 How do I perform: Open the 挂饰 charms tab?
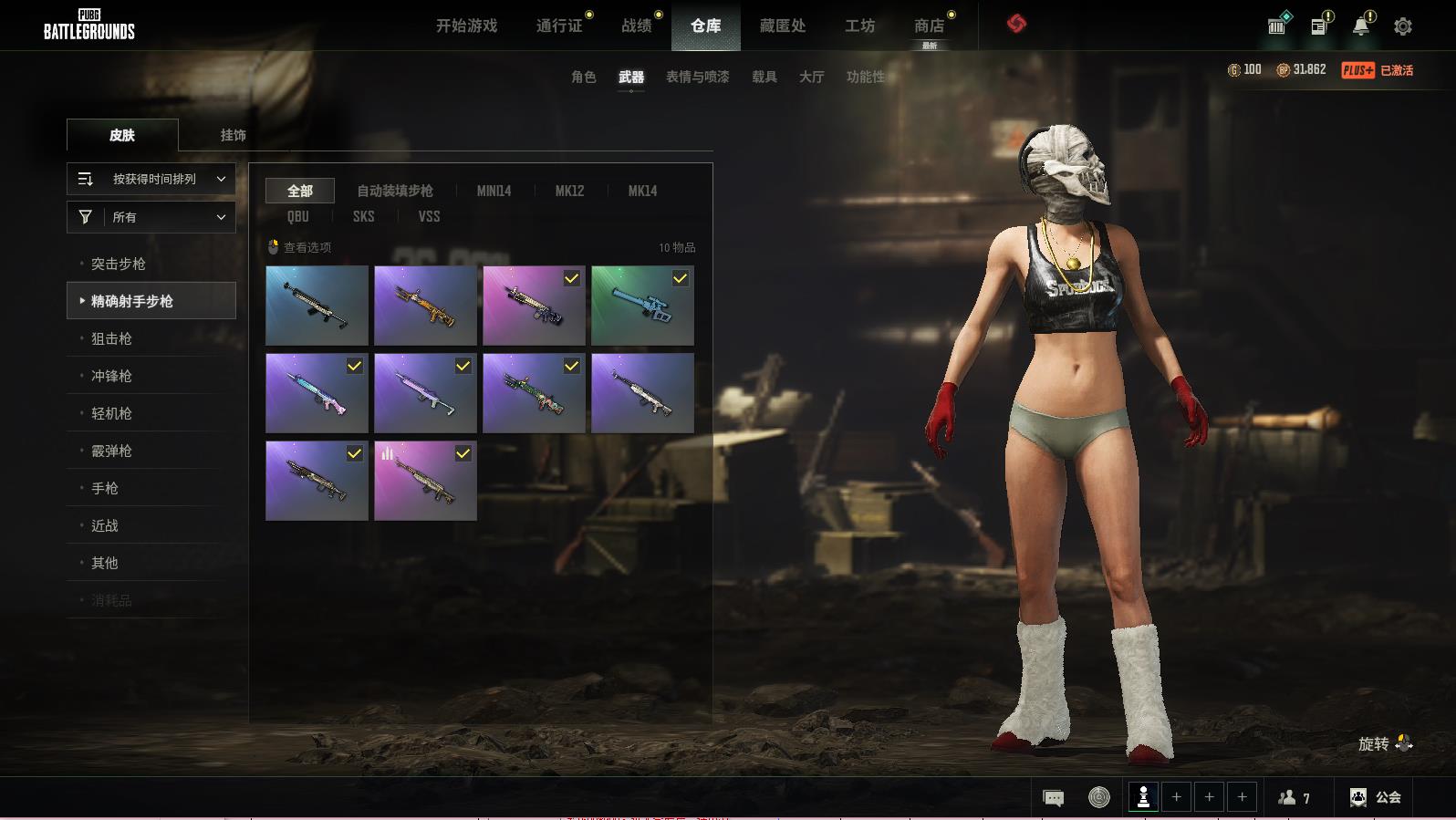coord(233,135)
